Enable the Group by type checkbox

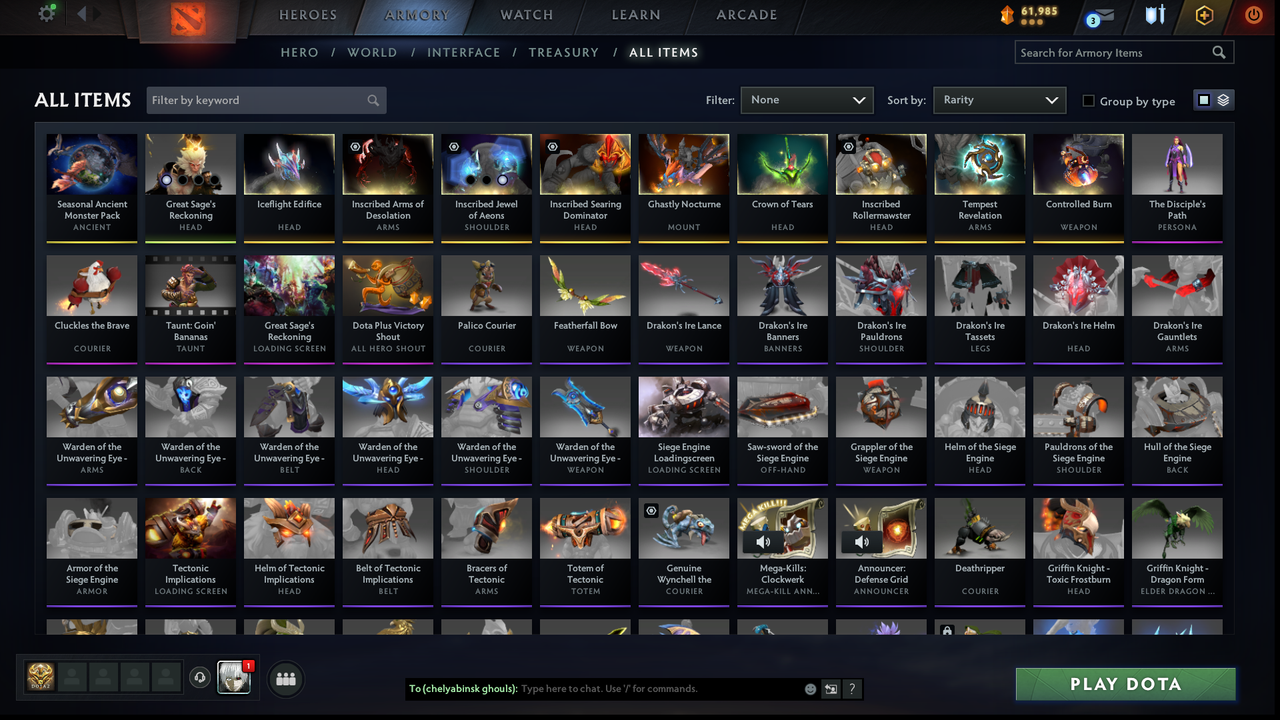coord(1088,100)
